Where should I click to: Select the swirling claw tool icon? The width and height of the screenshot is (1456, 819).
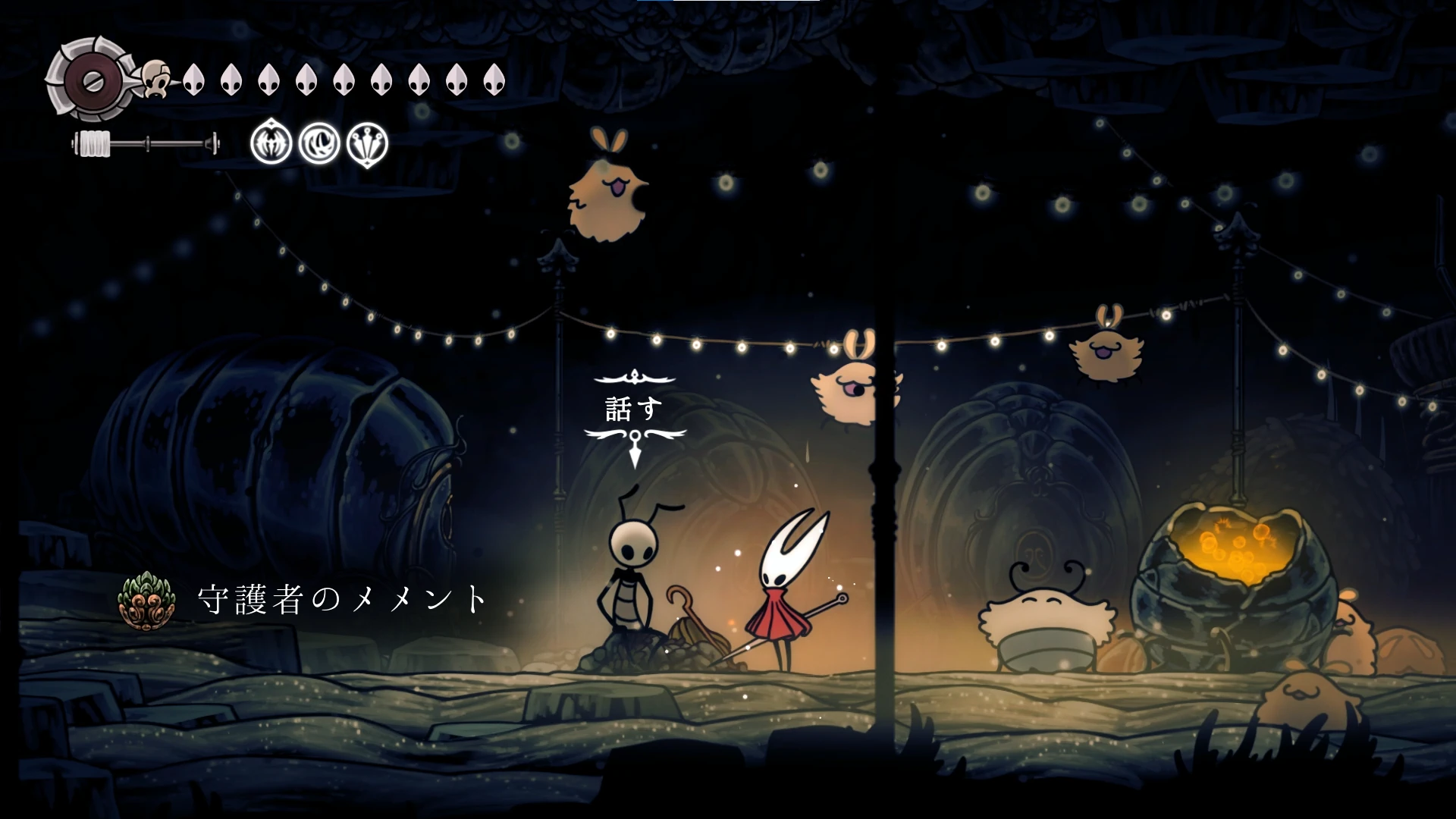click(x=319, y=142)
